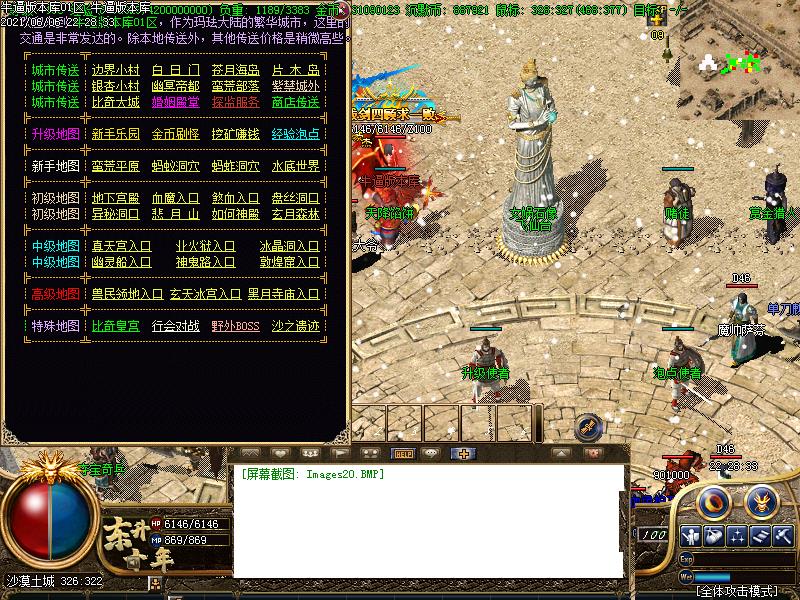Choose 比奇大城 city teleport

116,102
